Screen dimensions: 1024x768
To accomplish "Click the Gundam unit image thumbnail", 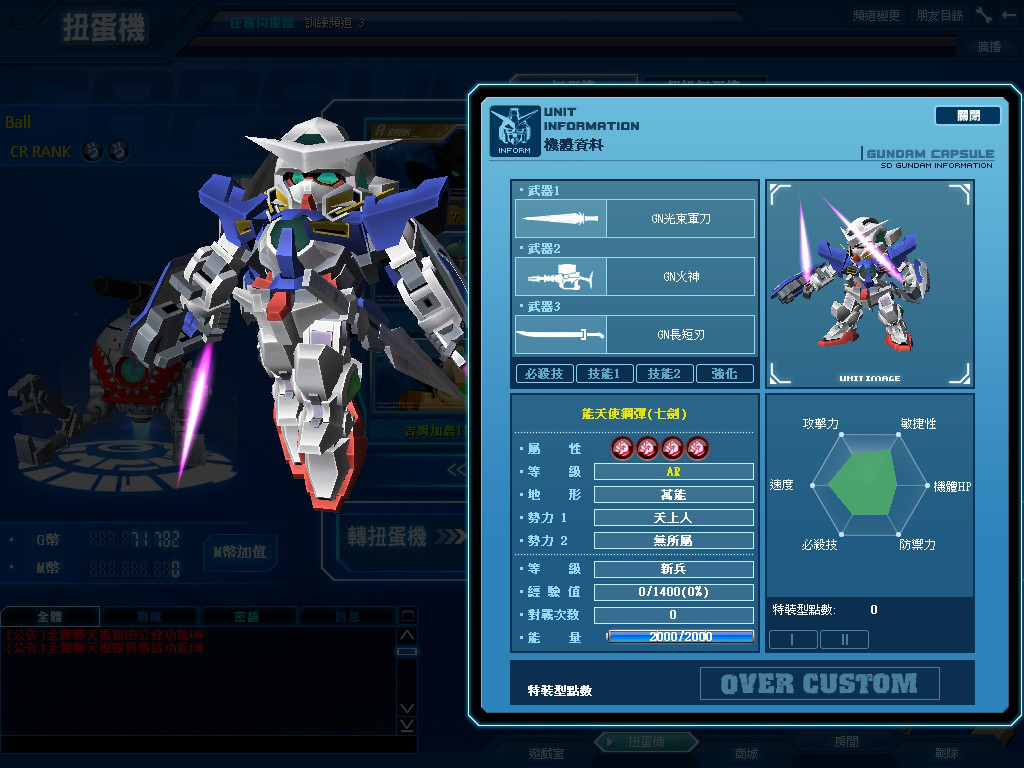I will tap(868, 283).
